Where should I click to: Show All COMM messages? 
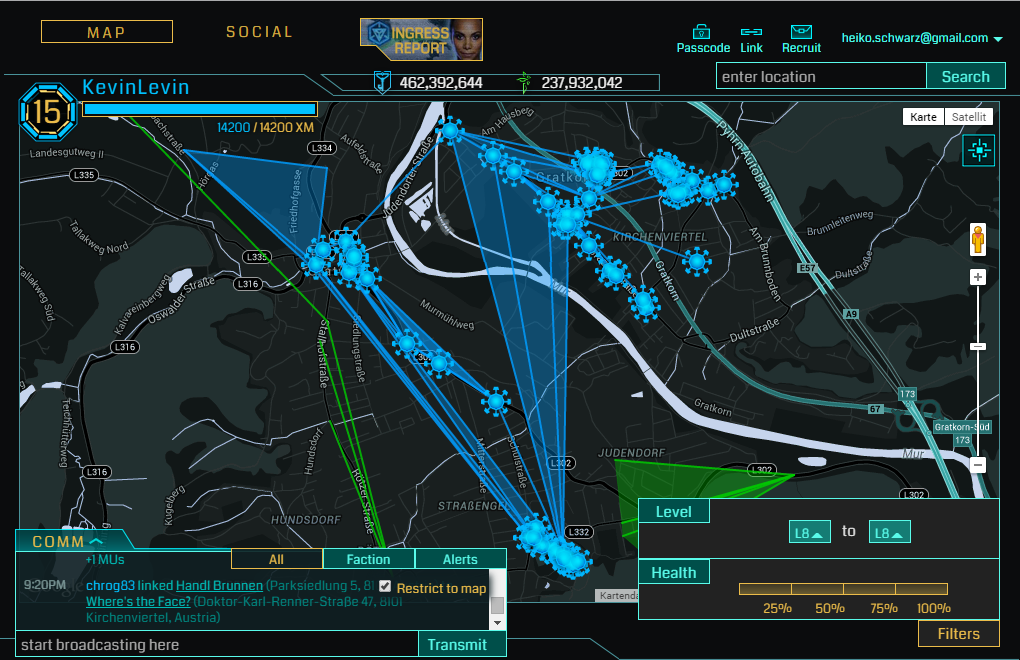click(x=277, y=559)
